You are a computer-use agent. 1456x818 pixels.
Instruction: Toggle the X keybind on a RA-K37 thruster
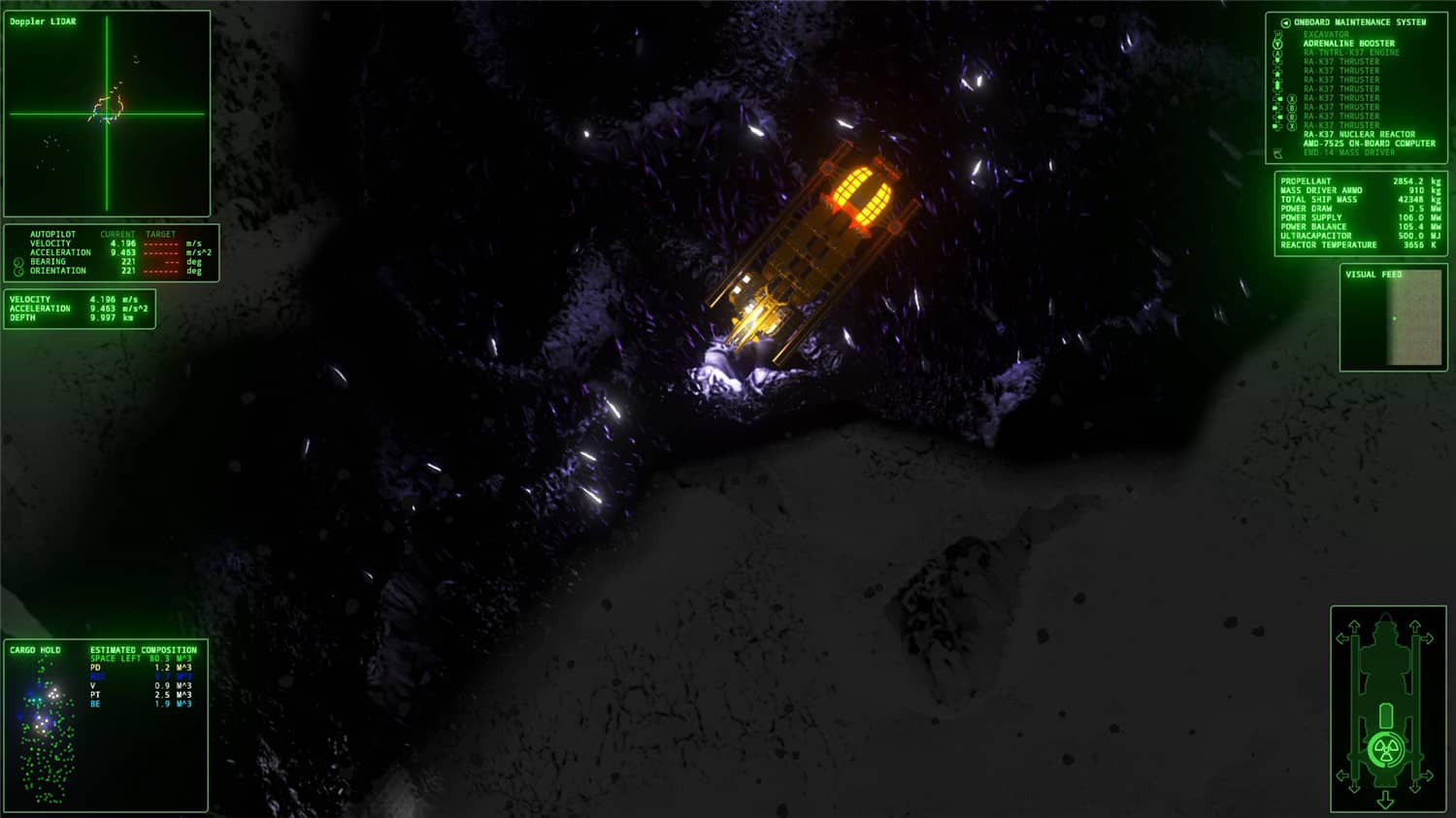pos(1292,98)
